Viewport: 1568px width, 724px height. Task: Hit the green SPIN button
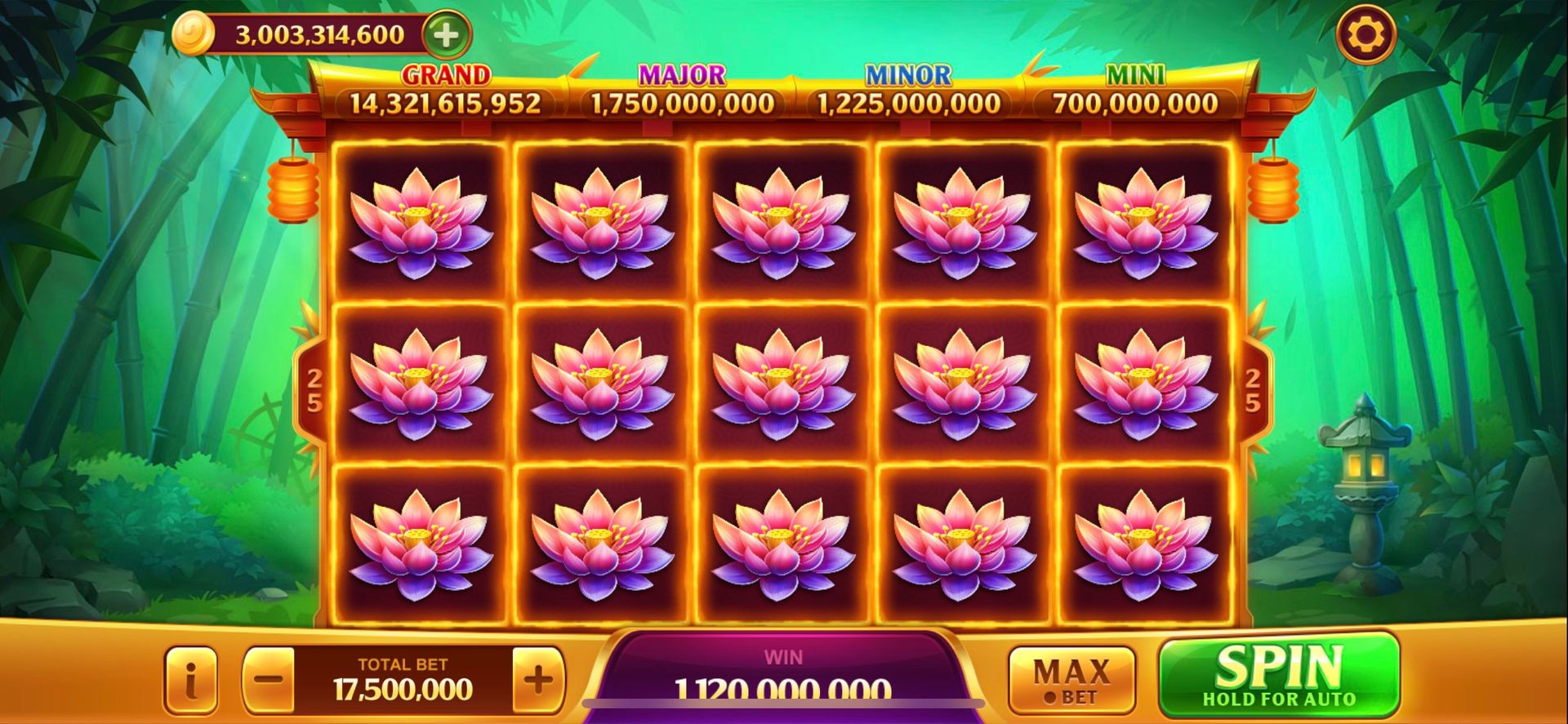point(1278,676)
